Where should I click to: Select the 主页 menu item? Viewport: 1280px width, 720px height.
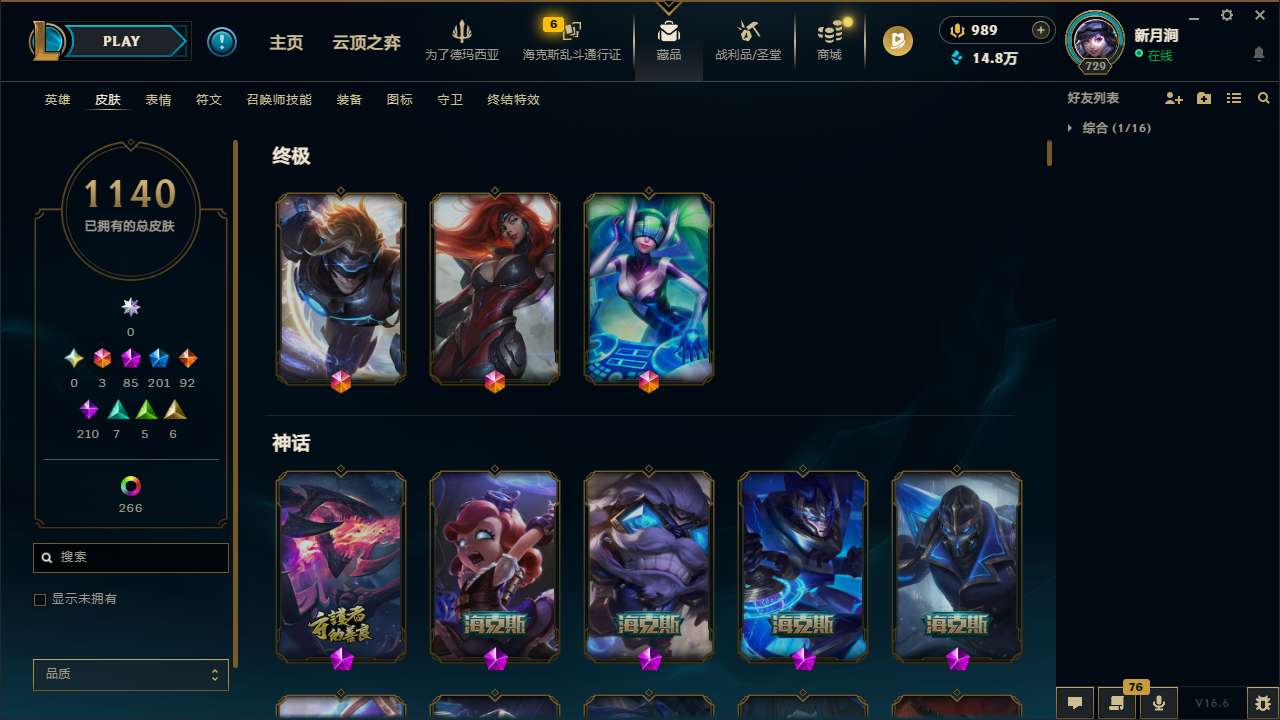286,42
